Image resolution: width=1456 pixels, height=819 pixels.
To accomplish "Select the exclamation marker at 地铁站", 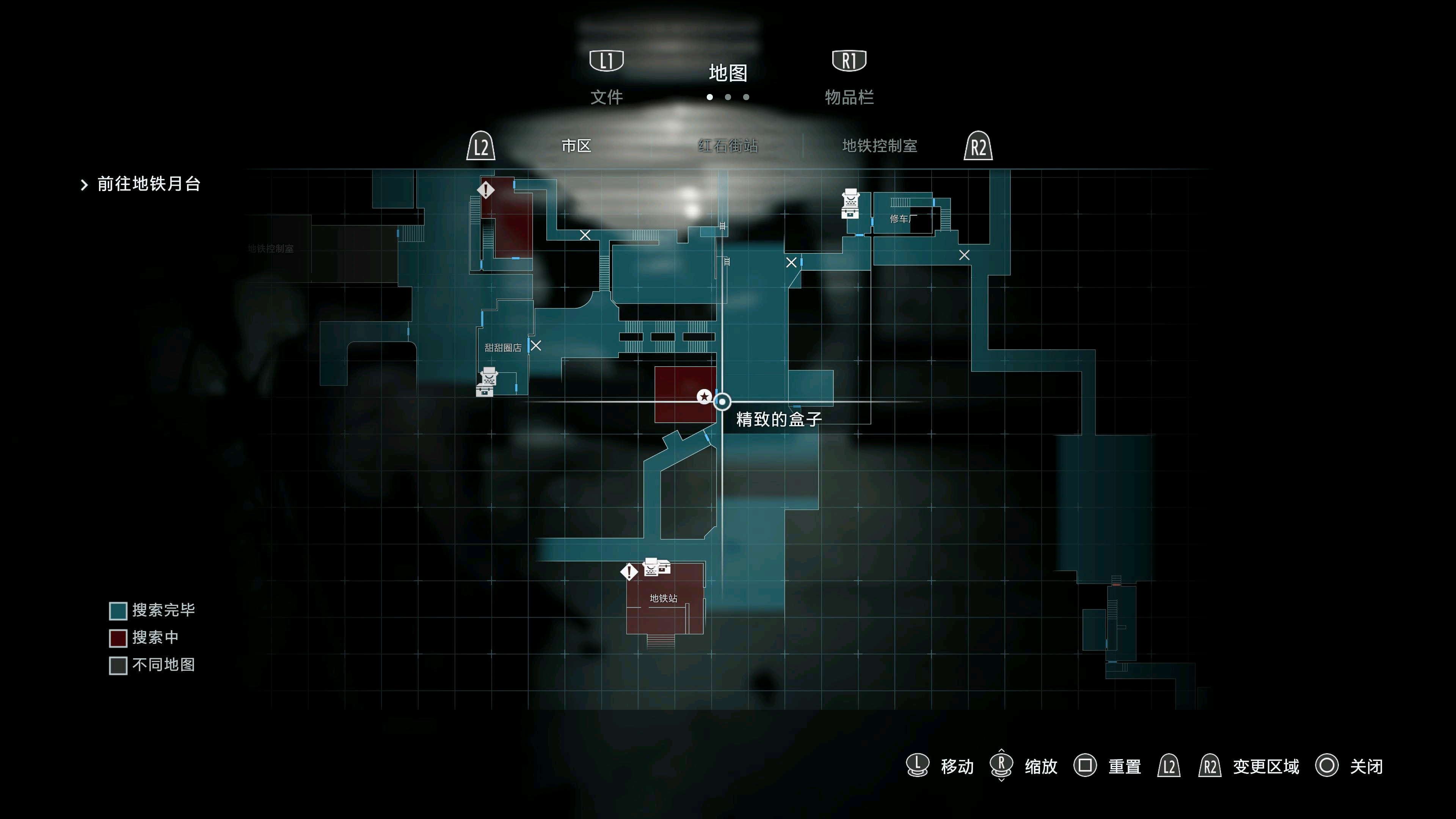I will click(629, 572).
